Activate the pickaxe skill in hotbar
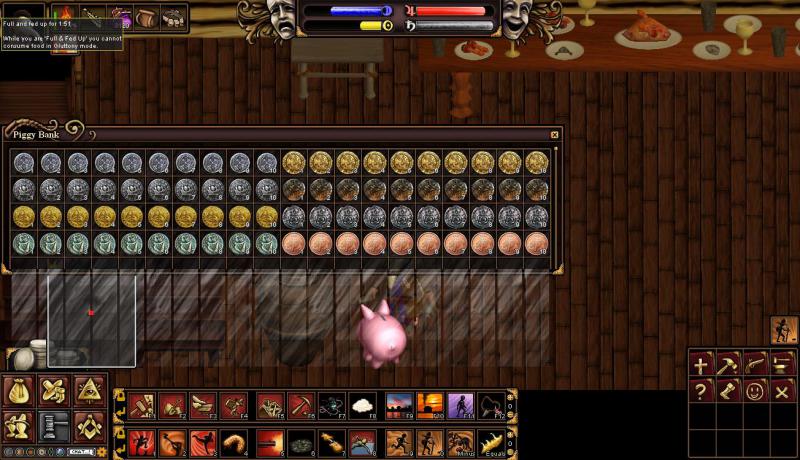Image resolution: width=800 pixels, height=460 pixels. 299,406
